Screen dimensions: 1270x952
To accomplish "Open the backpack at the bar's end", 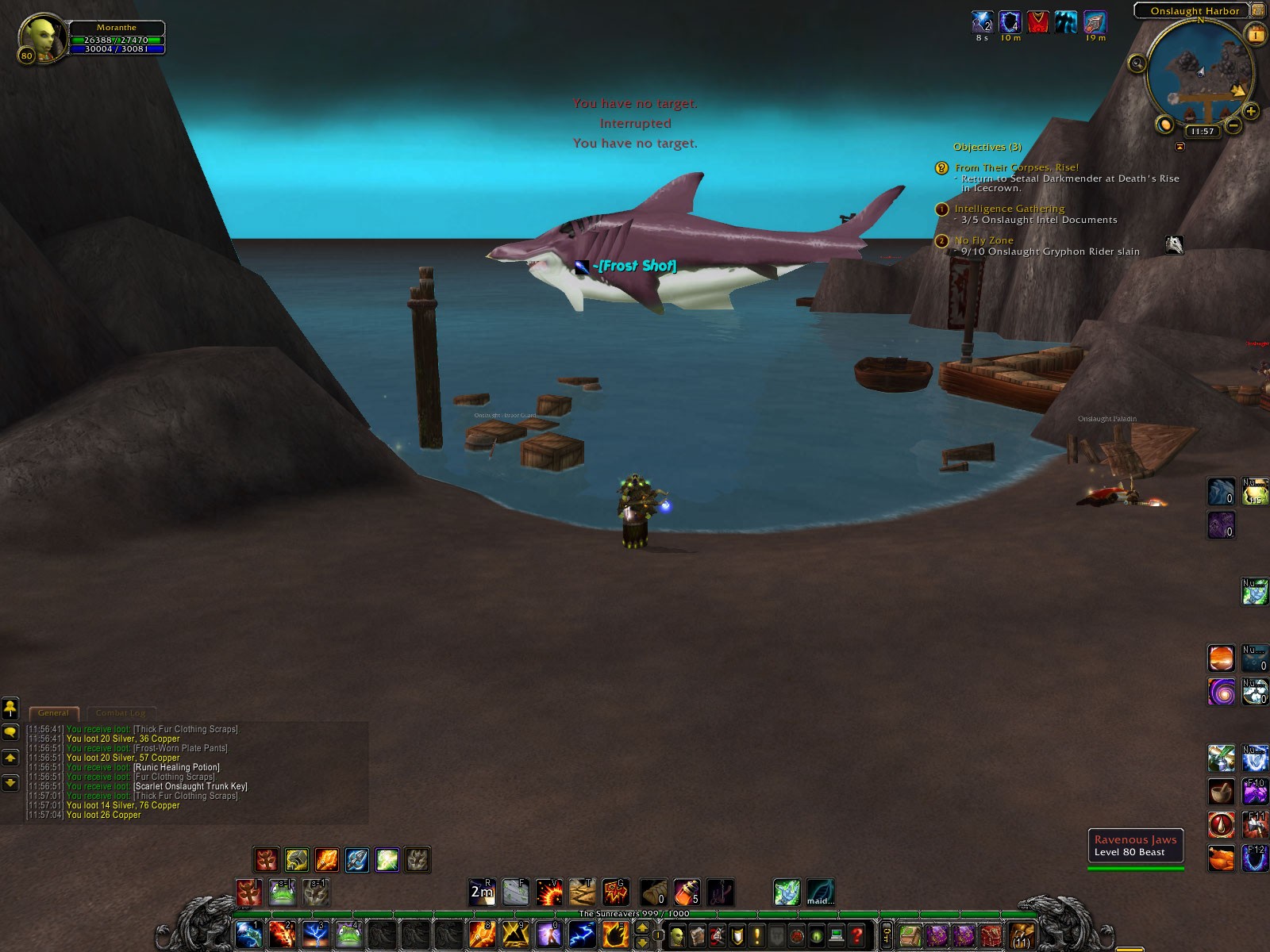I will pos(1021,935).
